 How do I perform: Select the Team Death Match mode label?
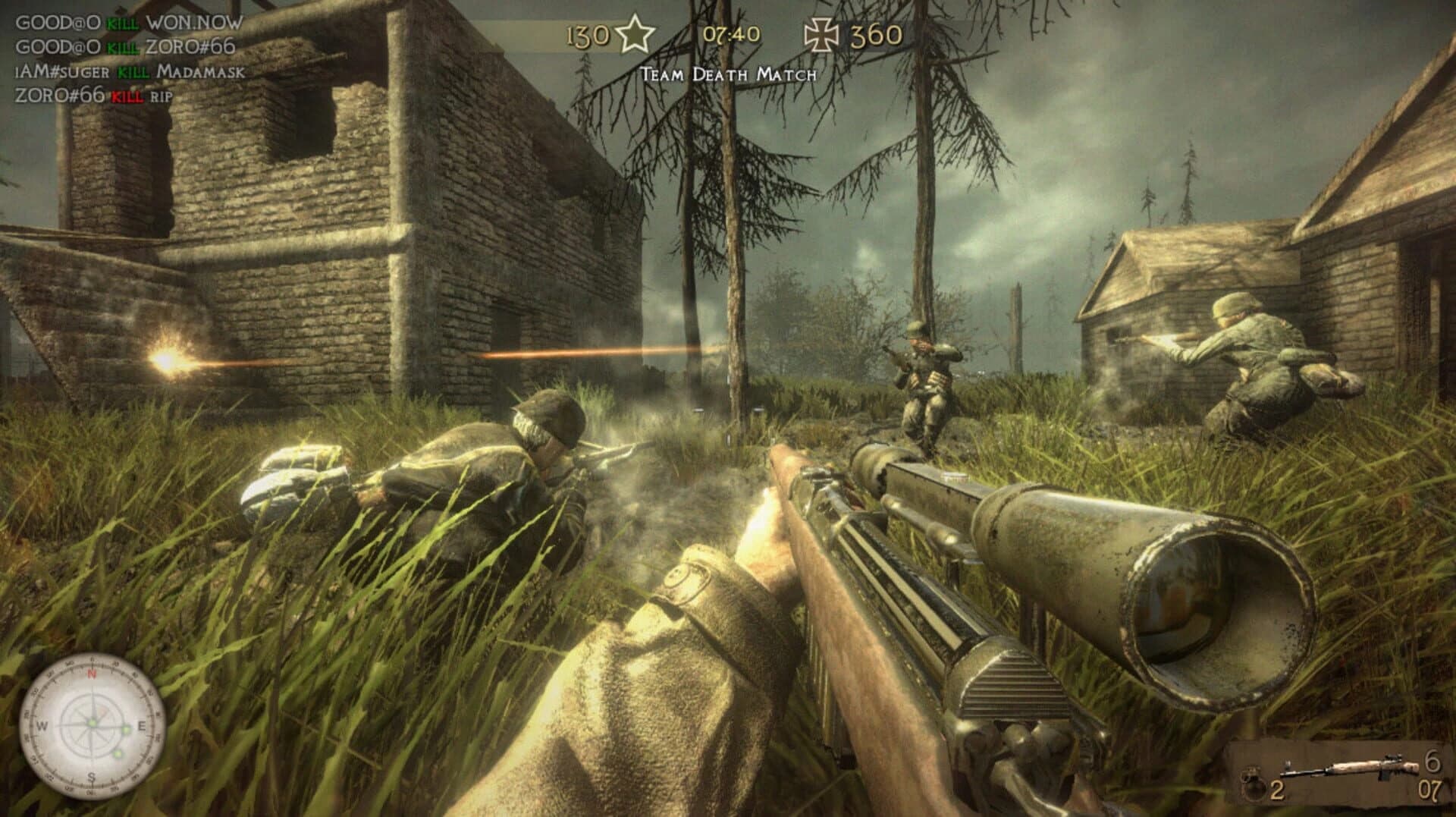pos(728,74)
